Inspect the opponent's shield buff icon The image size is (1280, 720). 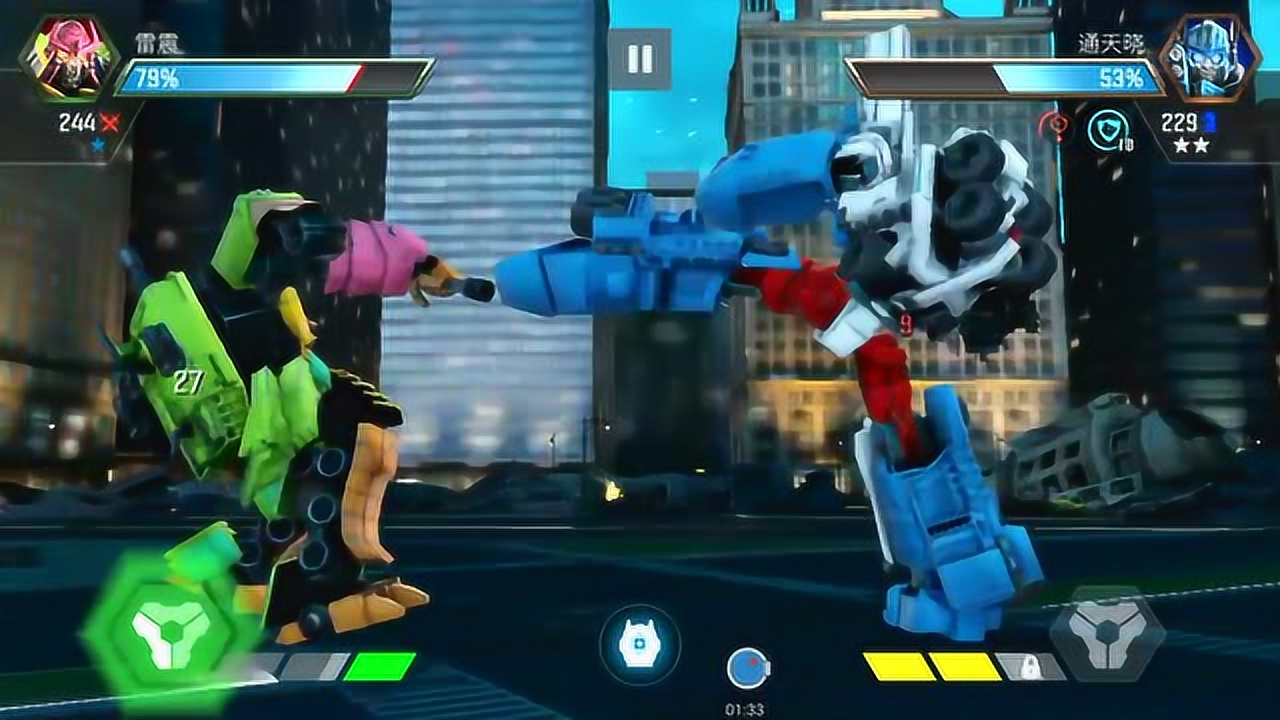pos(1108,129)
